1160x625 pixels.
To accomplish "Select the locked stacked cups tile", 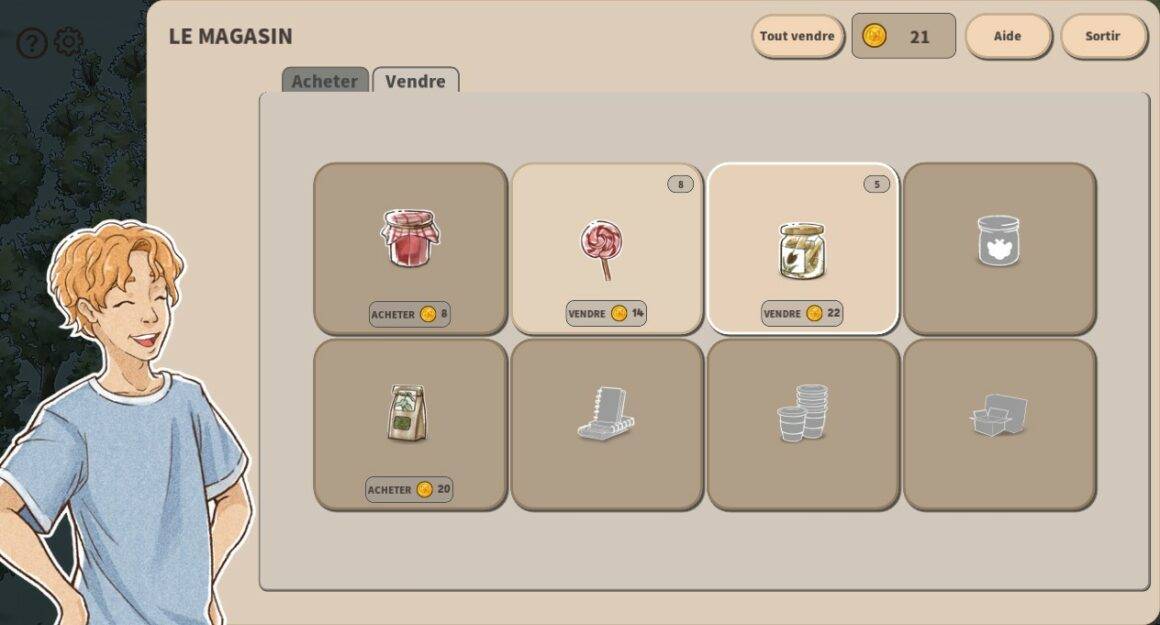I will [802, 424].
